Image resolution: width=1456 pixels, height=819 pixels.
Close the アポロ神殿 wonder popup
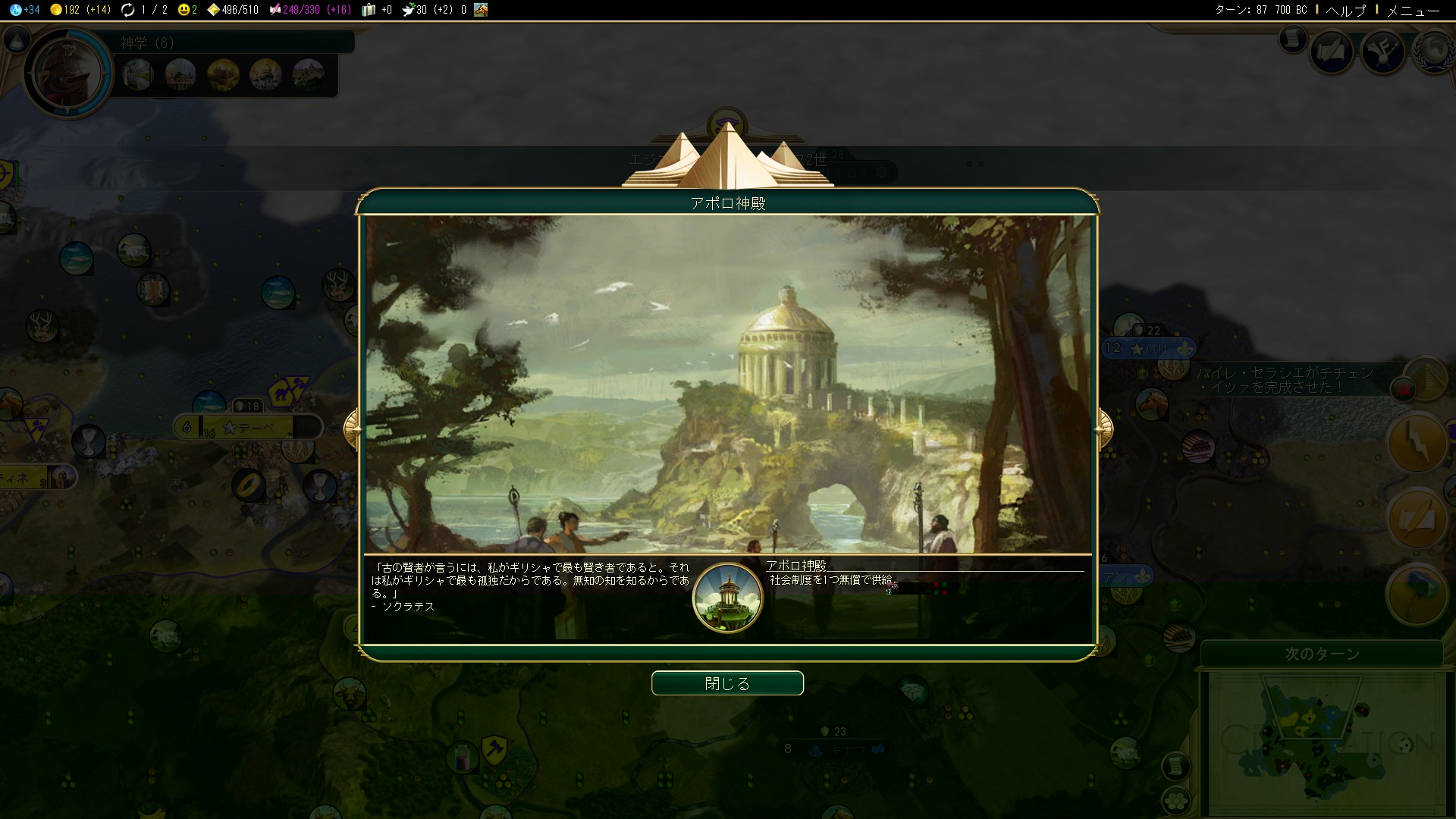tap(727, 683)
